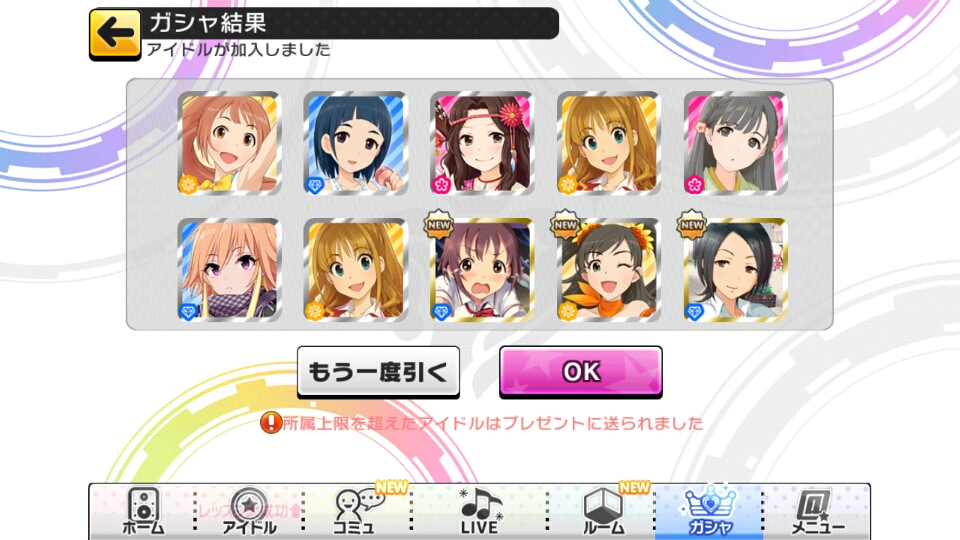Viewport: 960px width, 540px height.
Task: Select the idol card with red flower hairpiece
Action: (x=481, y=143)
